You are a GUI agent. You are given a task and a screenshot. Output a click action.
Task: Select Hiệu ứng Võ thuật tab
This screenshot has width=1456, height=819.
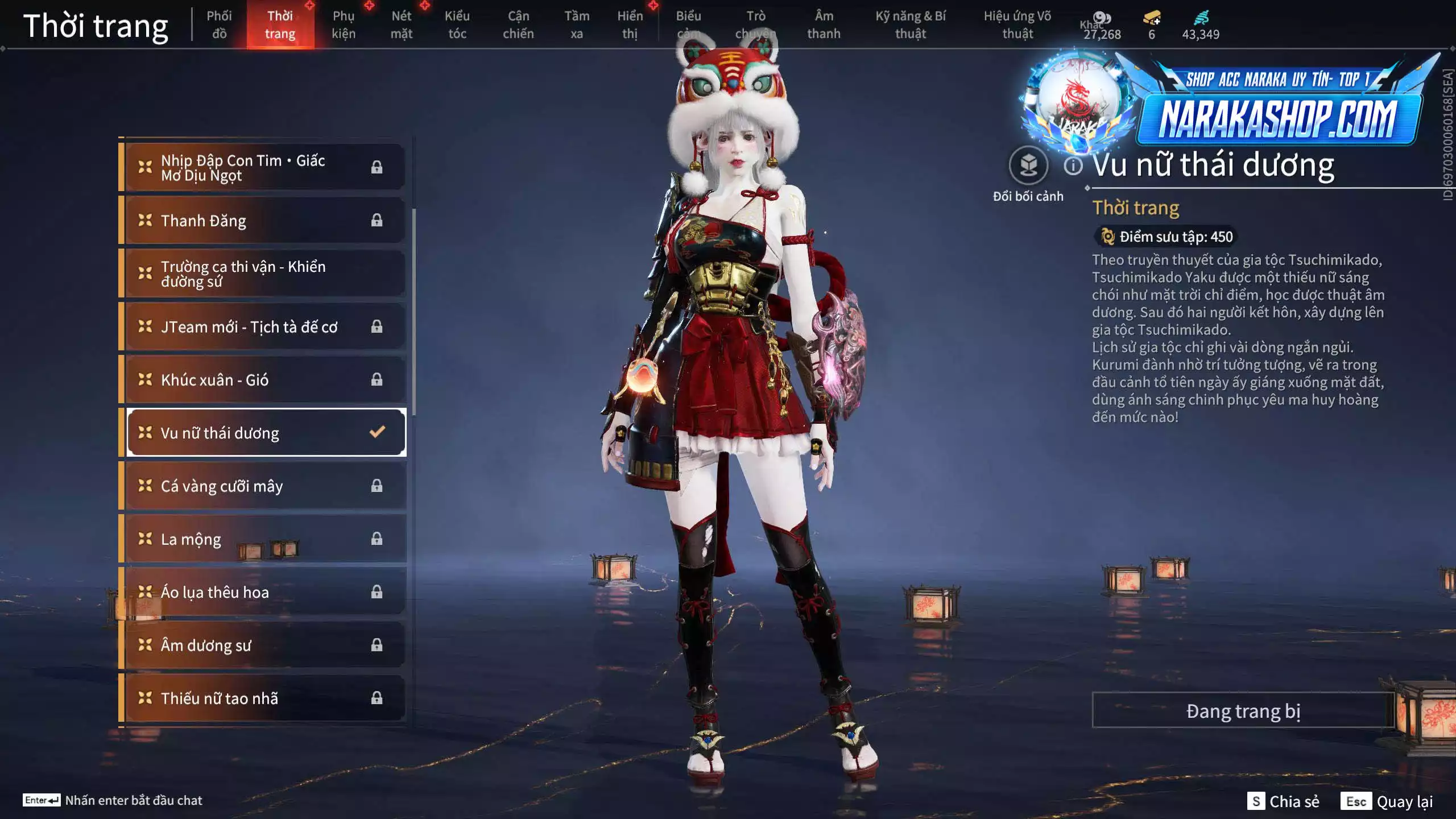tap(1017, 25)
